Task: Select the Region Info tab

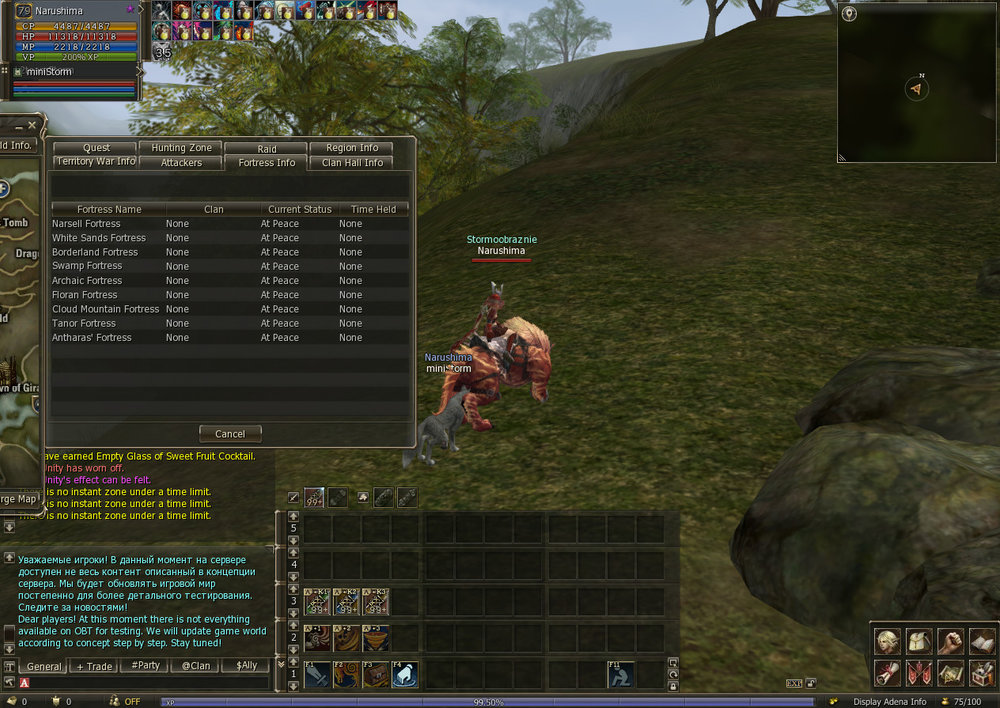Action: (x=352, y=148)
